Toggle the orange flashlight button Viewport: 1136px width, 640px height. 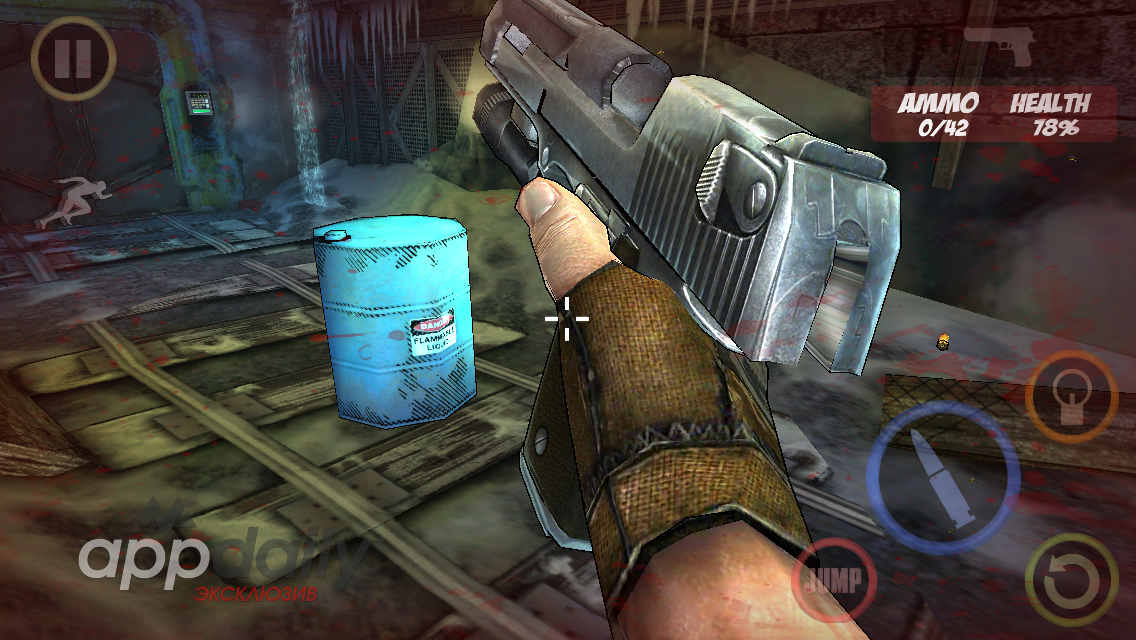1072,397
